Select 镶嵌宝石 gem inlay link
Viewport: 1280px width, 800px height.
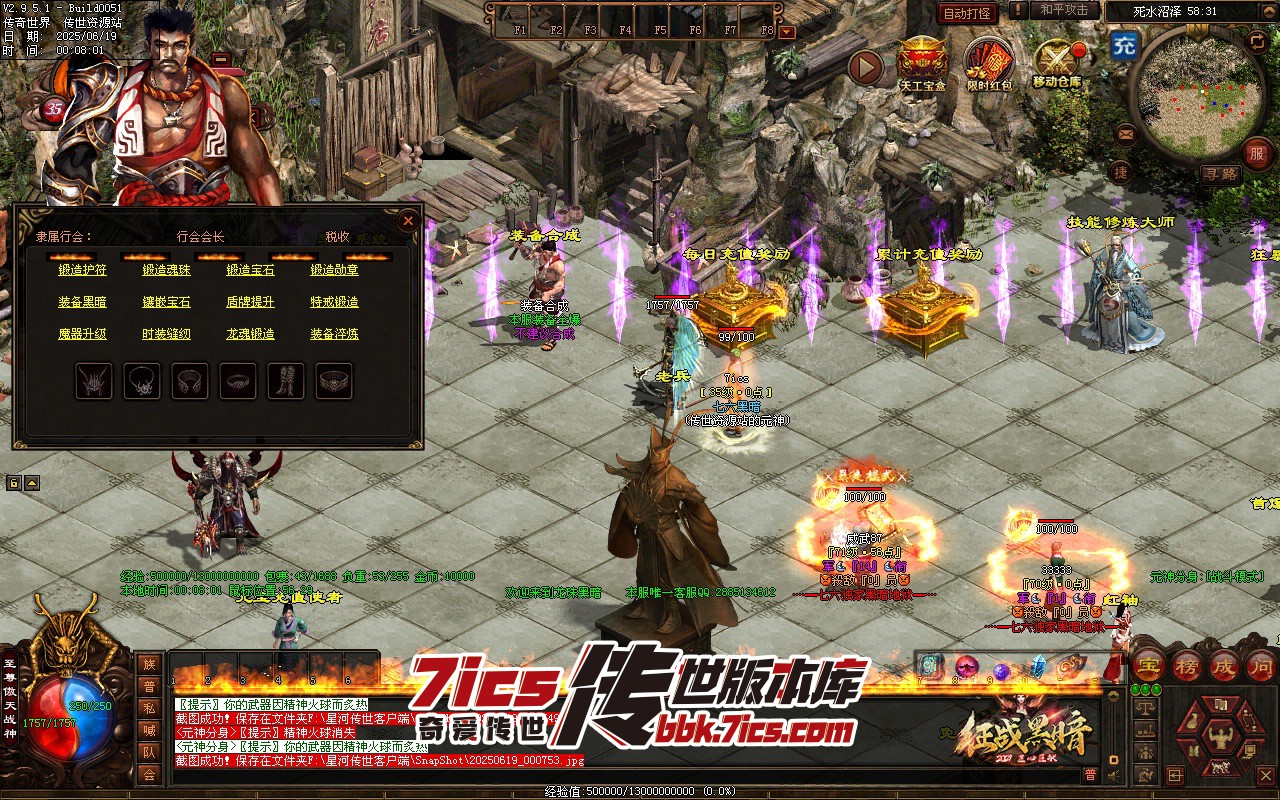166,302
